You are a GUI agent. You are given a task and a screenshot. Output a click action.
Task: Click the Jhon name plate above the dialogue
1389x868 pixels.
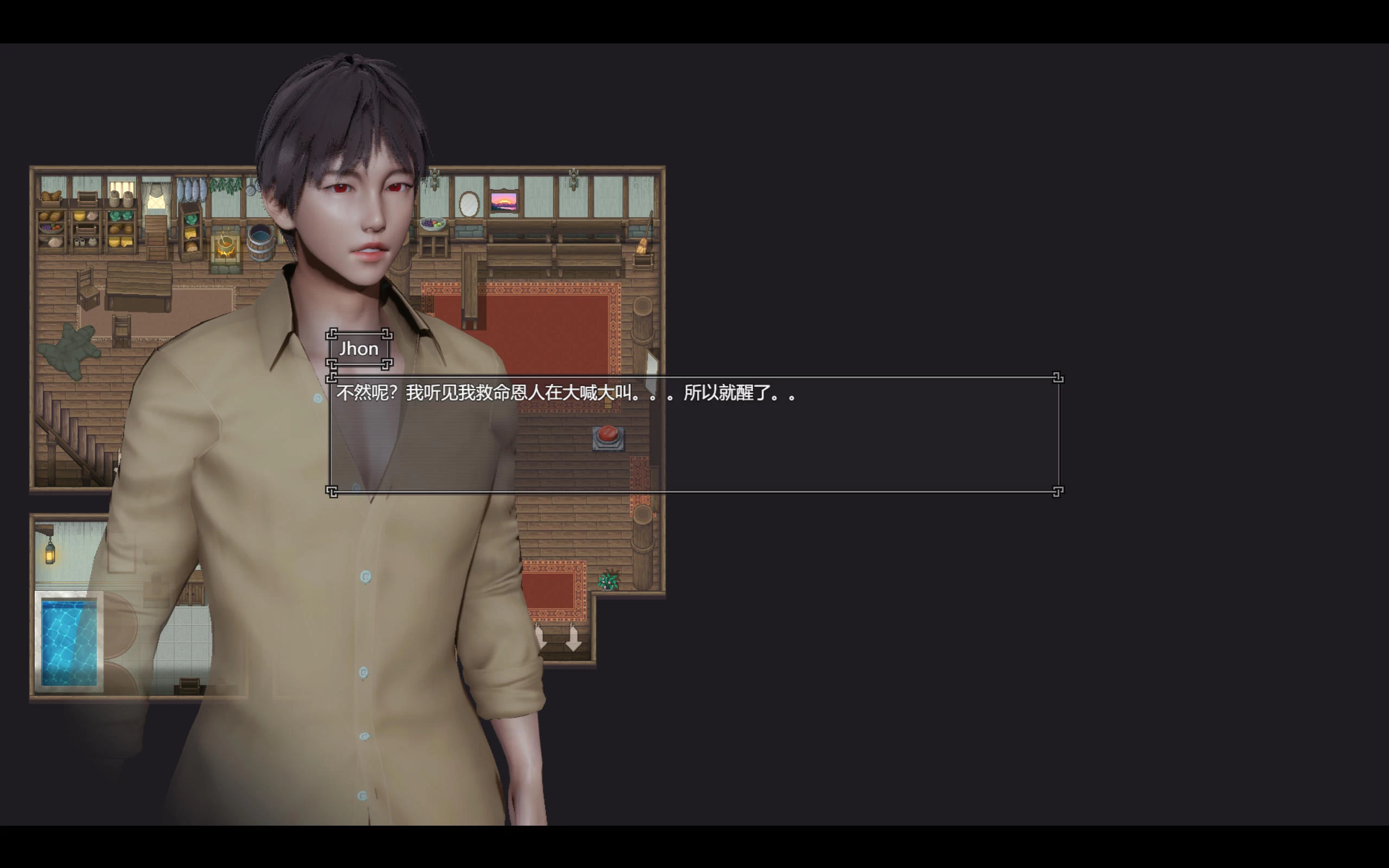[359, 349]
